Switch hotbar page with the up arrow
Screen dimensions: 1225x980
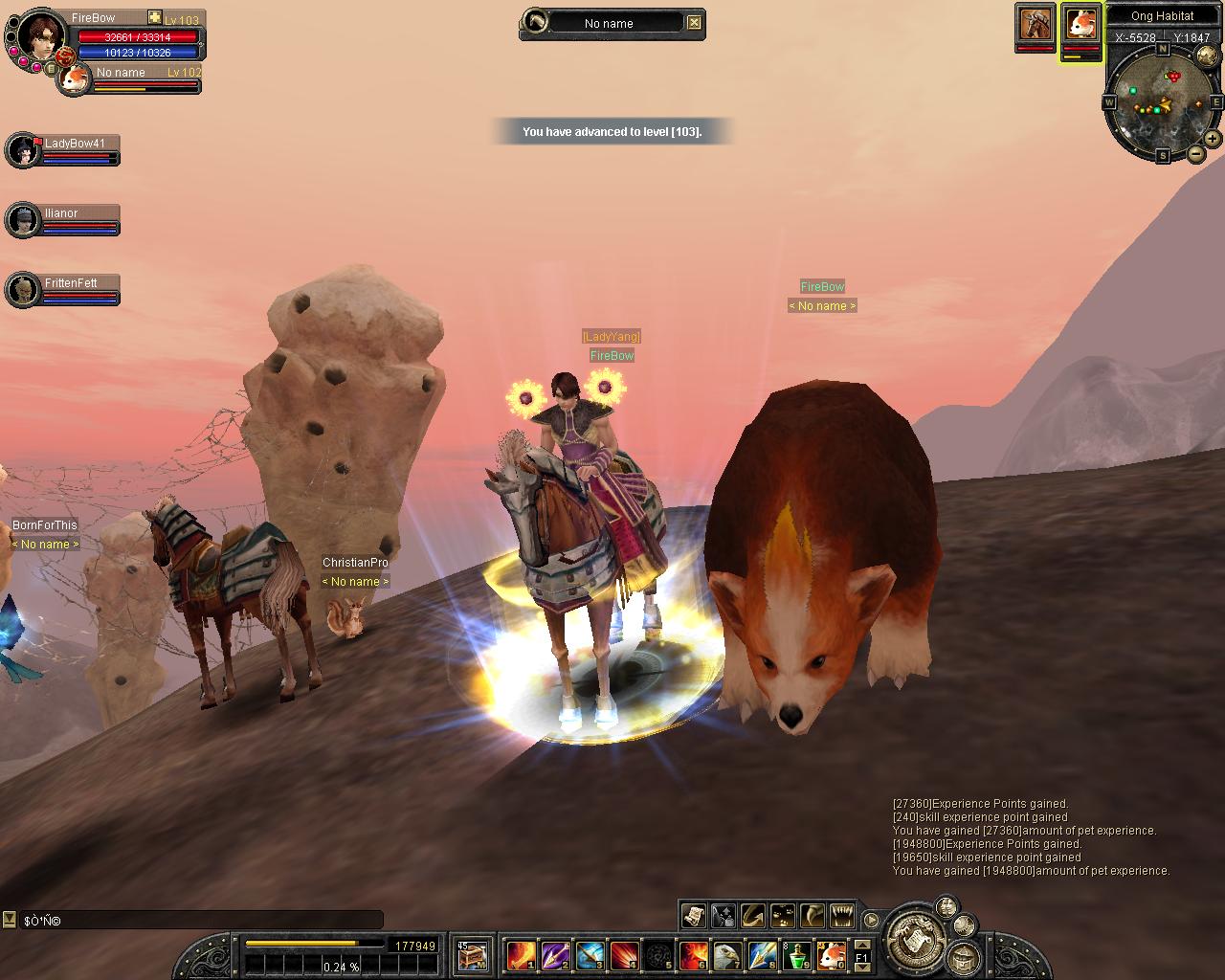862,946
